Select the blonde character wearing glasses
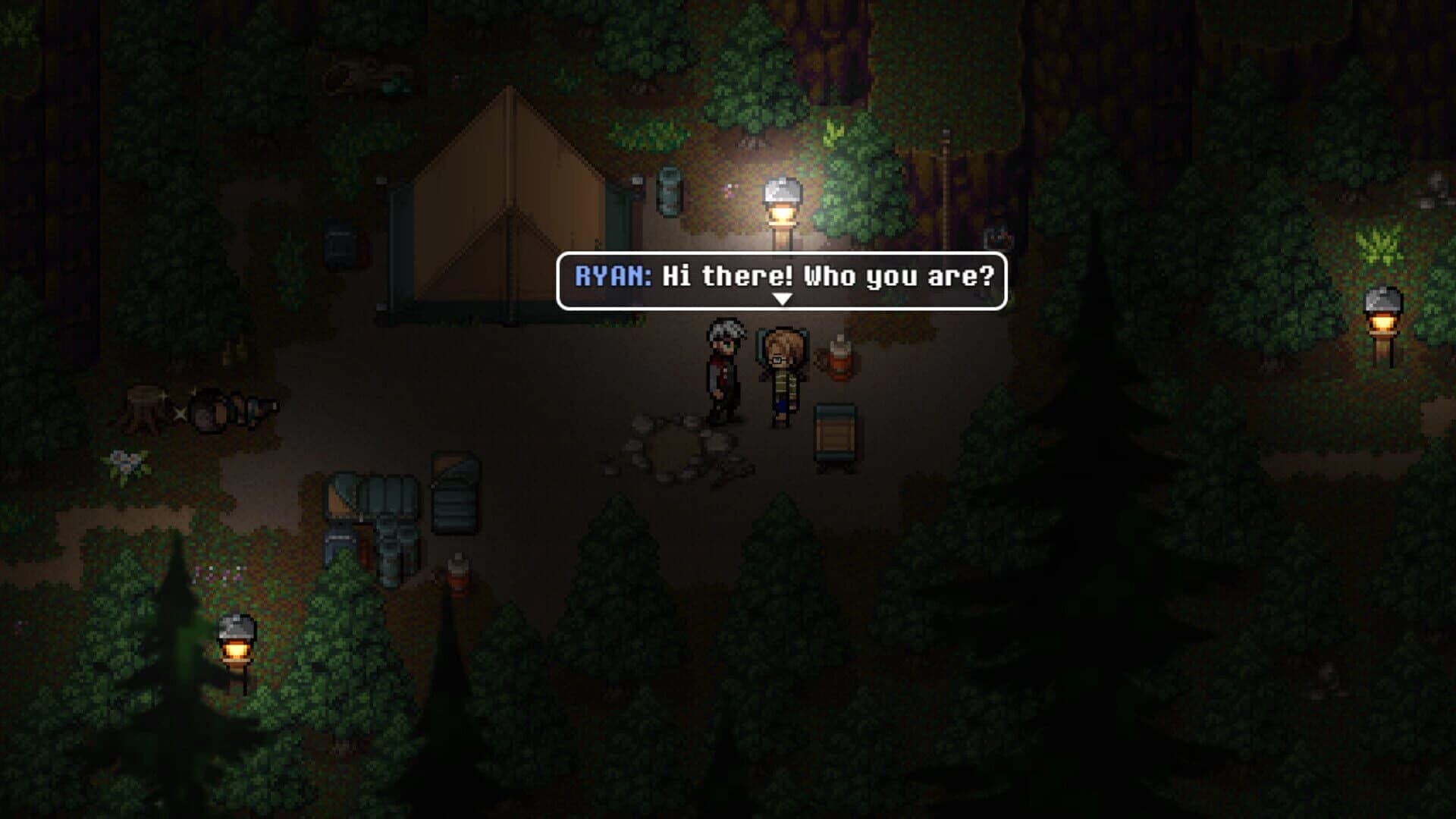 (785, 372)
